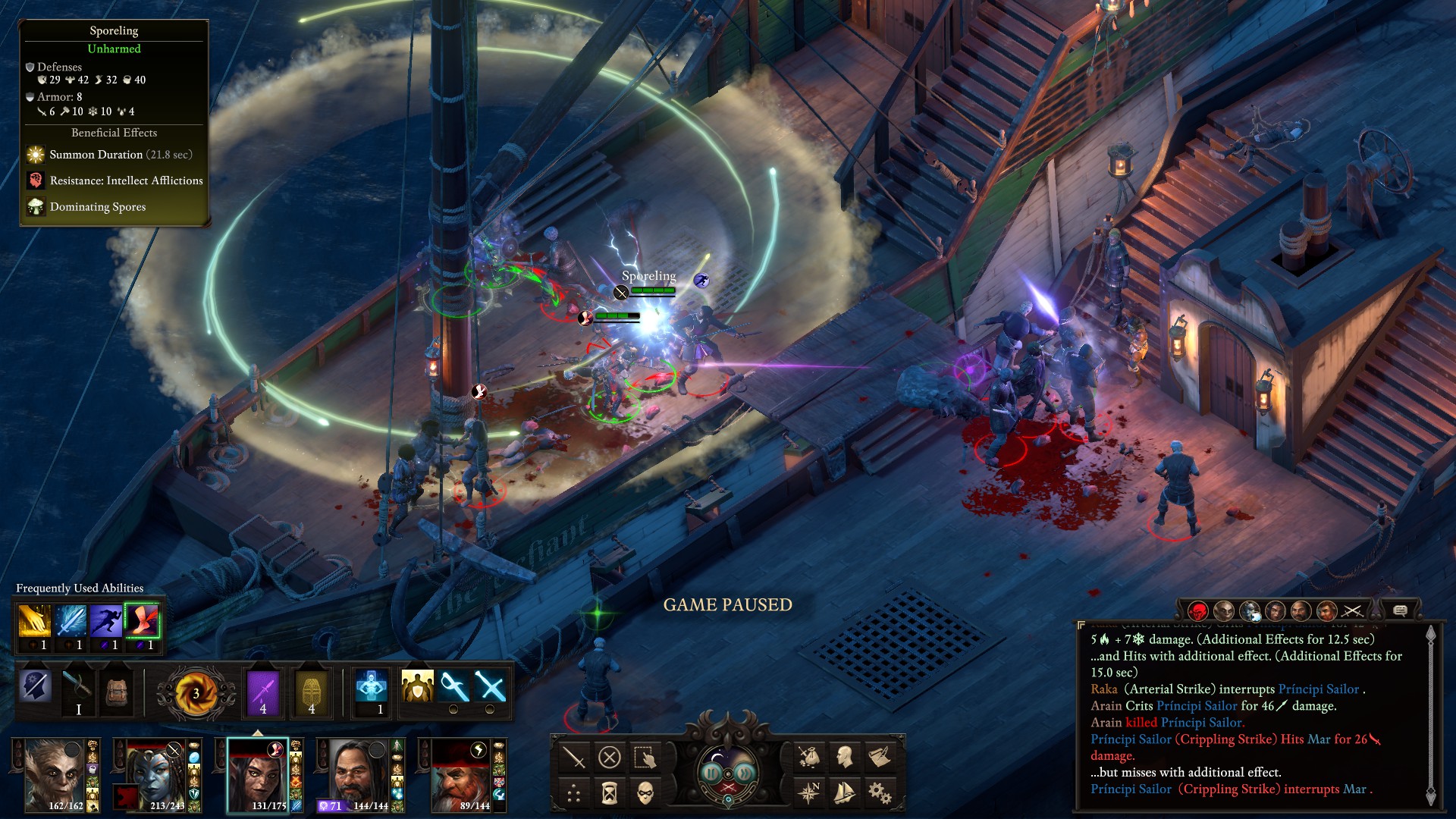The image size is (1456, 819).
Task: Use the running figure sprint ability
Action: click(x=105, y=621)
